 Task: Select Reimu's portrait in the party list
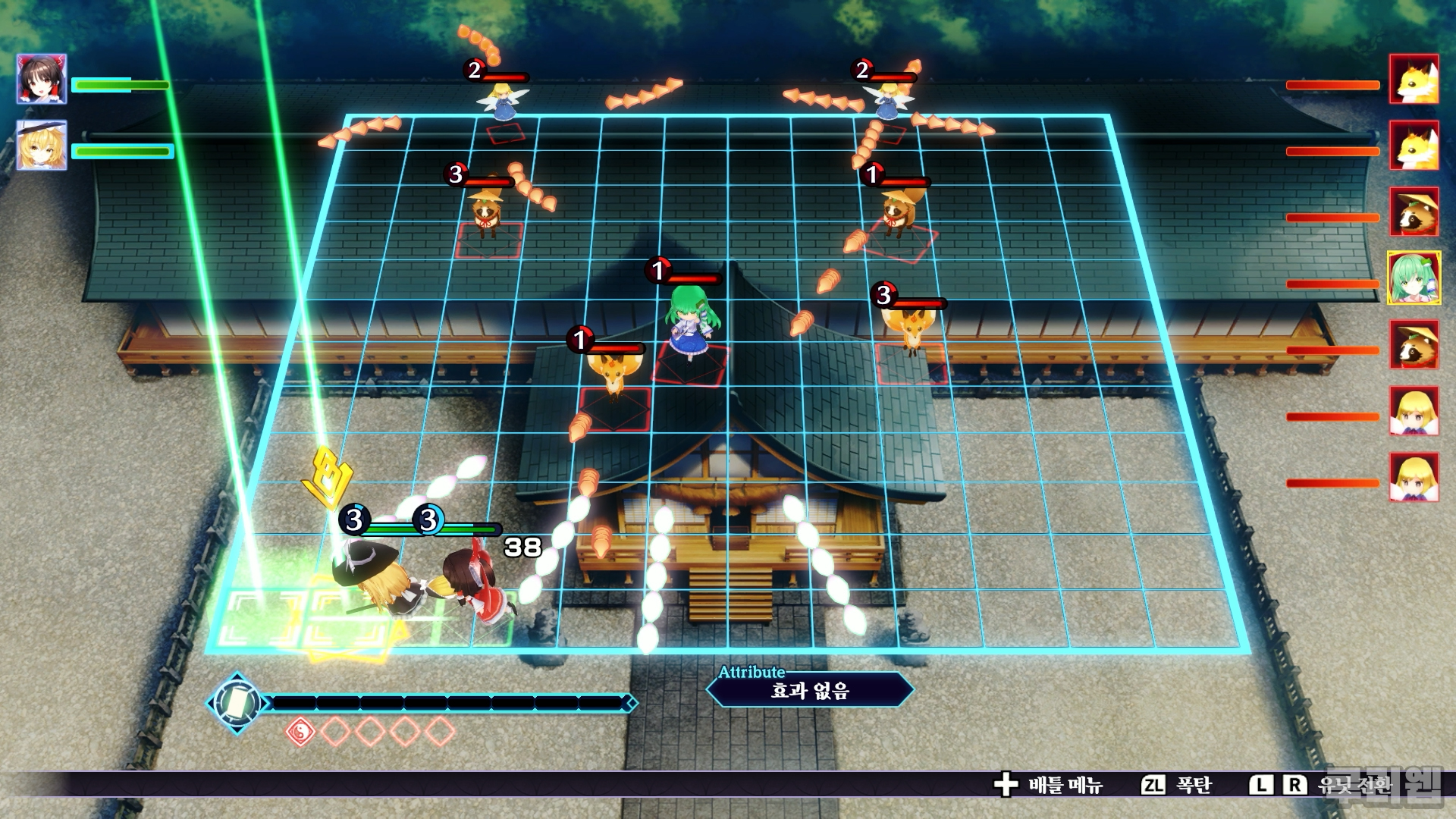[42, 79]
